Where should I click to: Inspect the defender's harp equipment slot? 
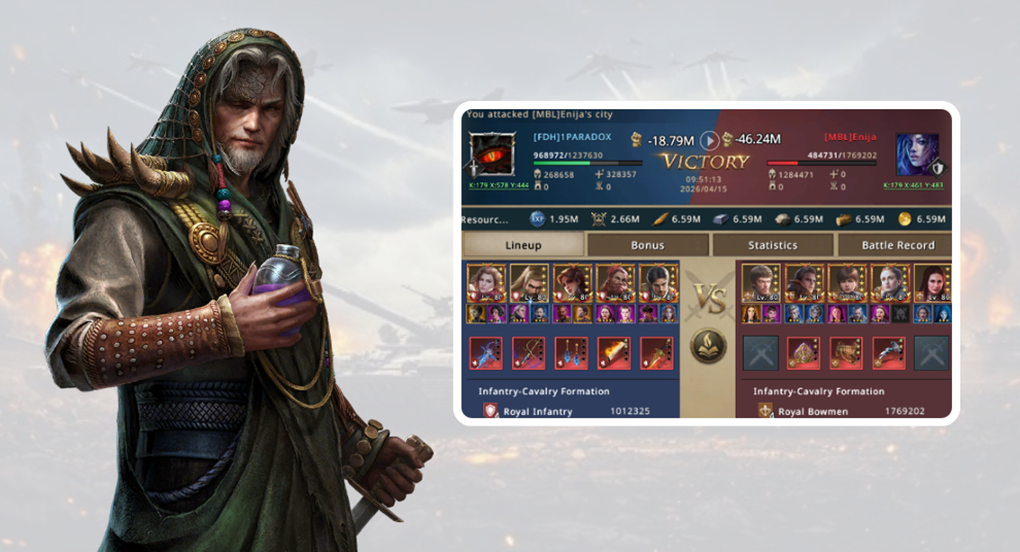click(845, 353)
